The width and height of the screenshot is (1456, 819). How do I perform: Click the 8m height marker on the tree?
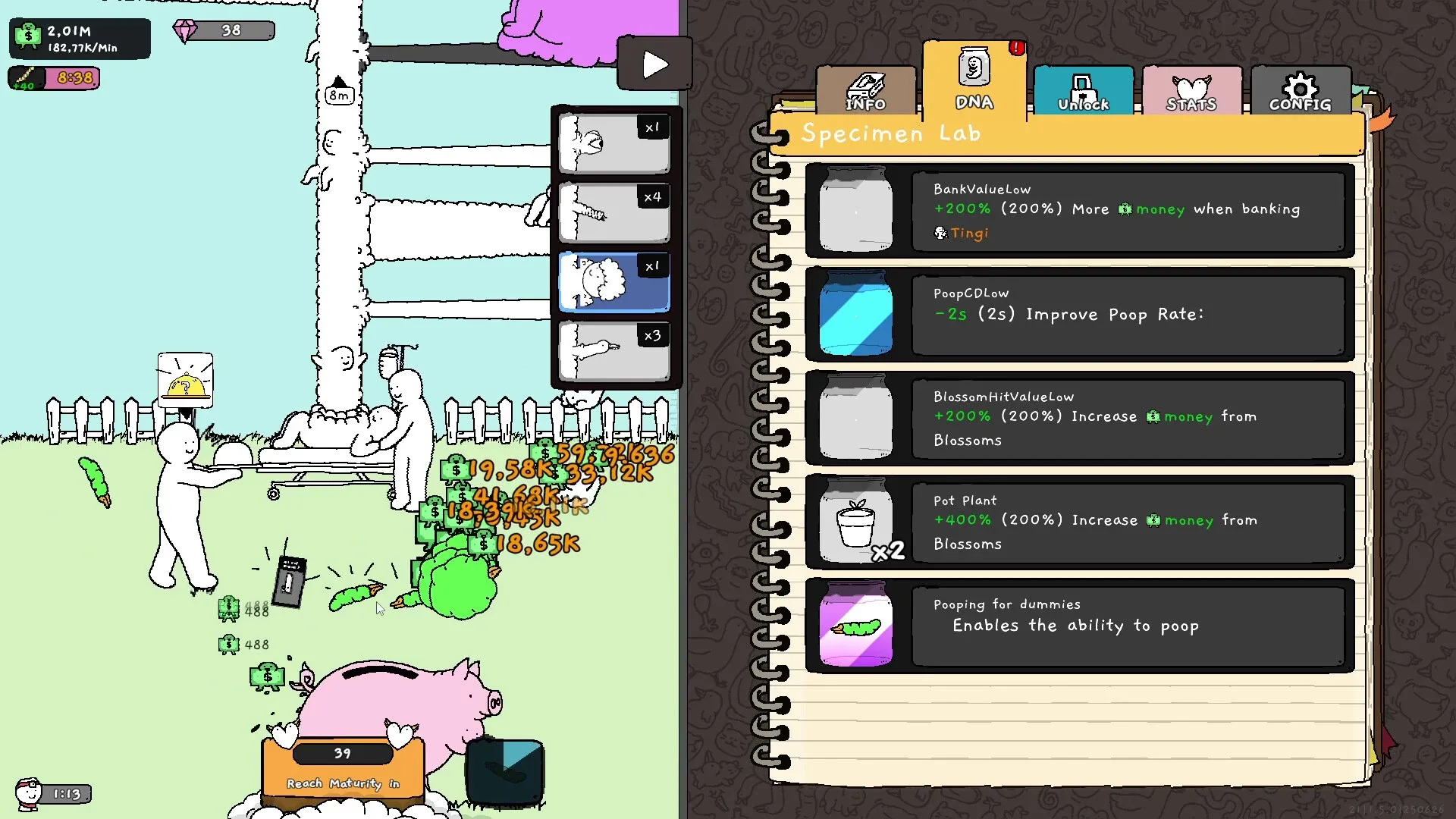339,96
